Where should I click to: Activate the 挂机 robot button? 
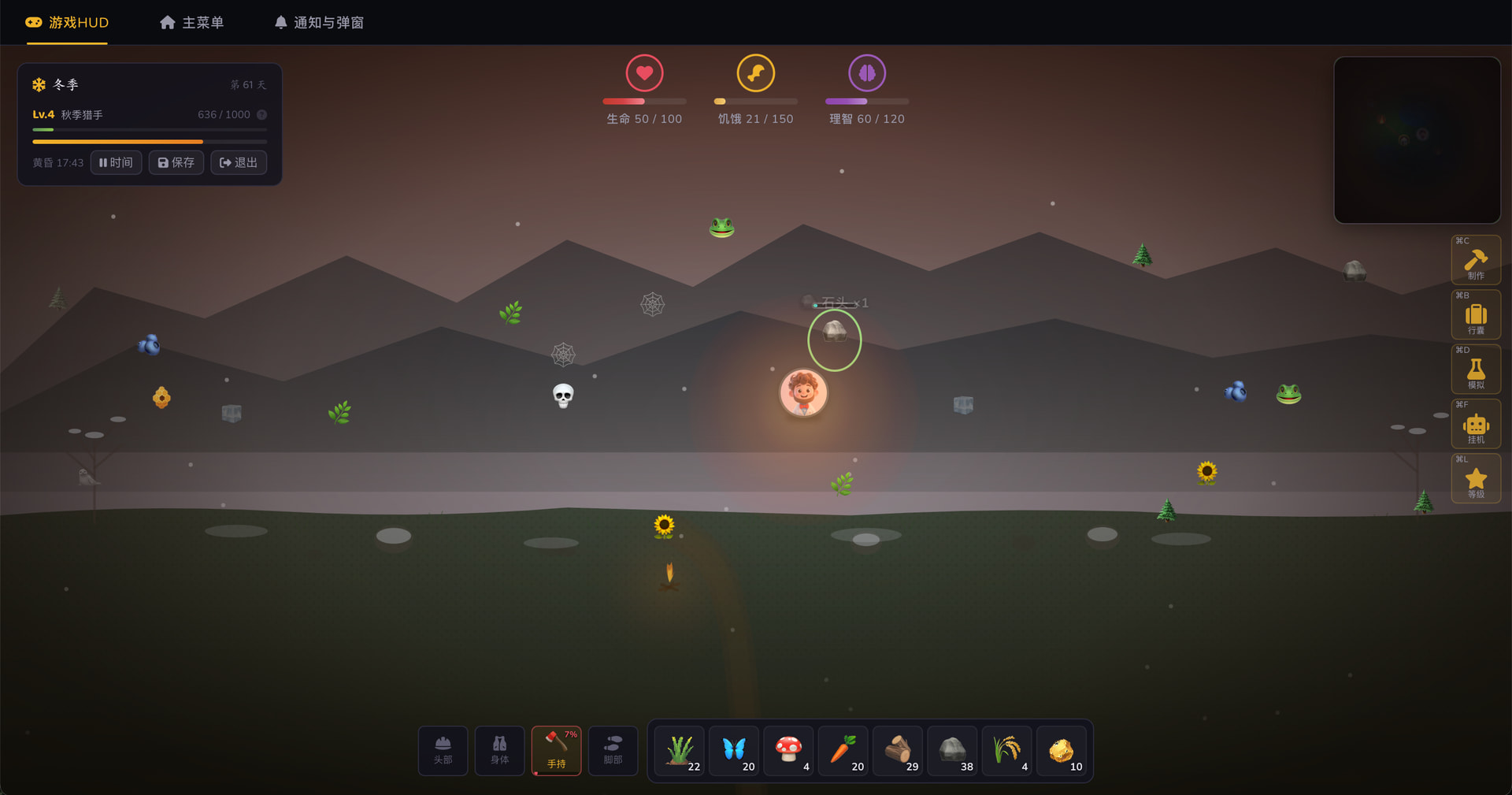click(x=1475, y=425)
